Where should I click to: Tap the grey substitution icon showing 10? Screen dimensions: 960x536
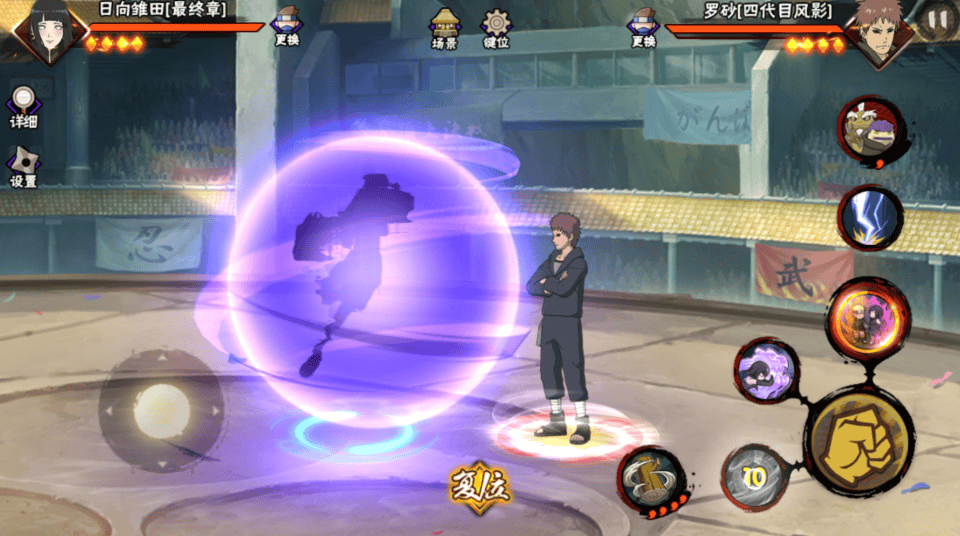[x=756, y=478]
